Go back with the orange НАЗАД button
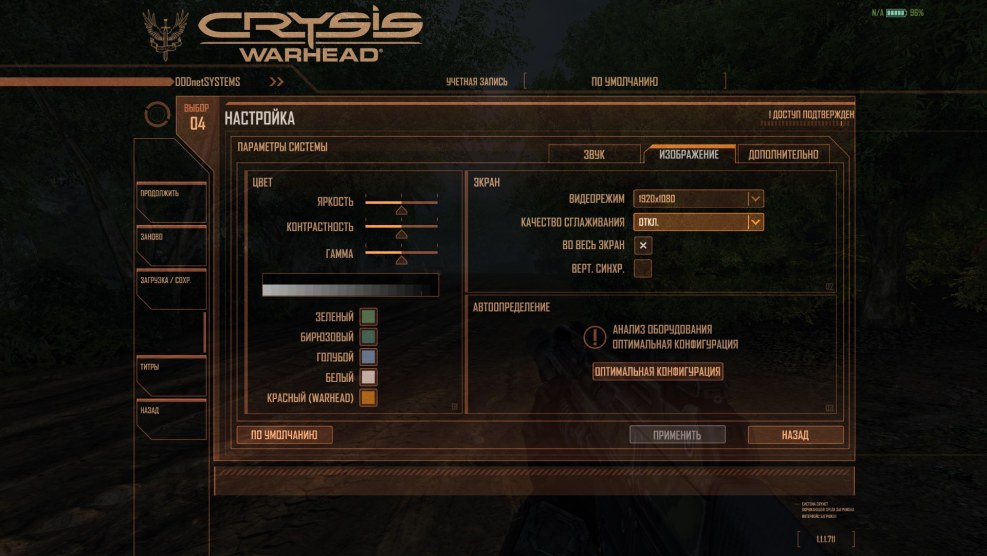The height and width of the screenshot is (556, 987). (795, 435)
